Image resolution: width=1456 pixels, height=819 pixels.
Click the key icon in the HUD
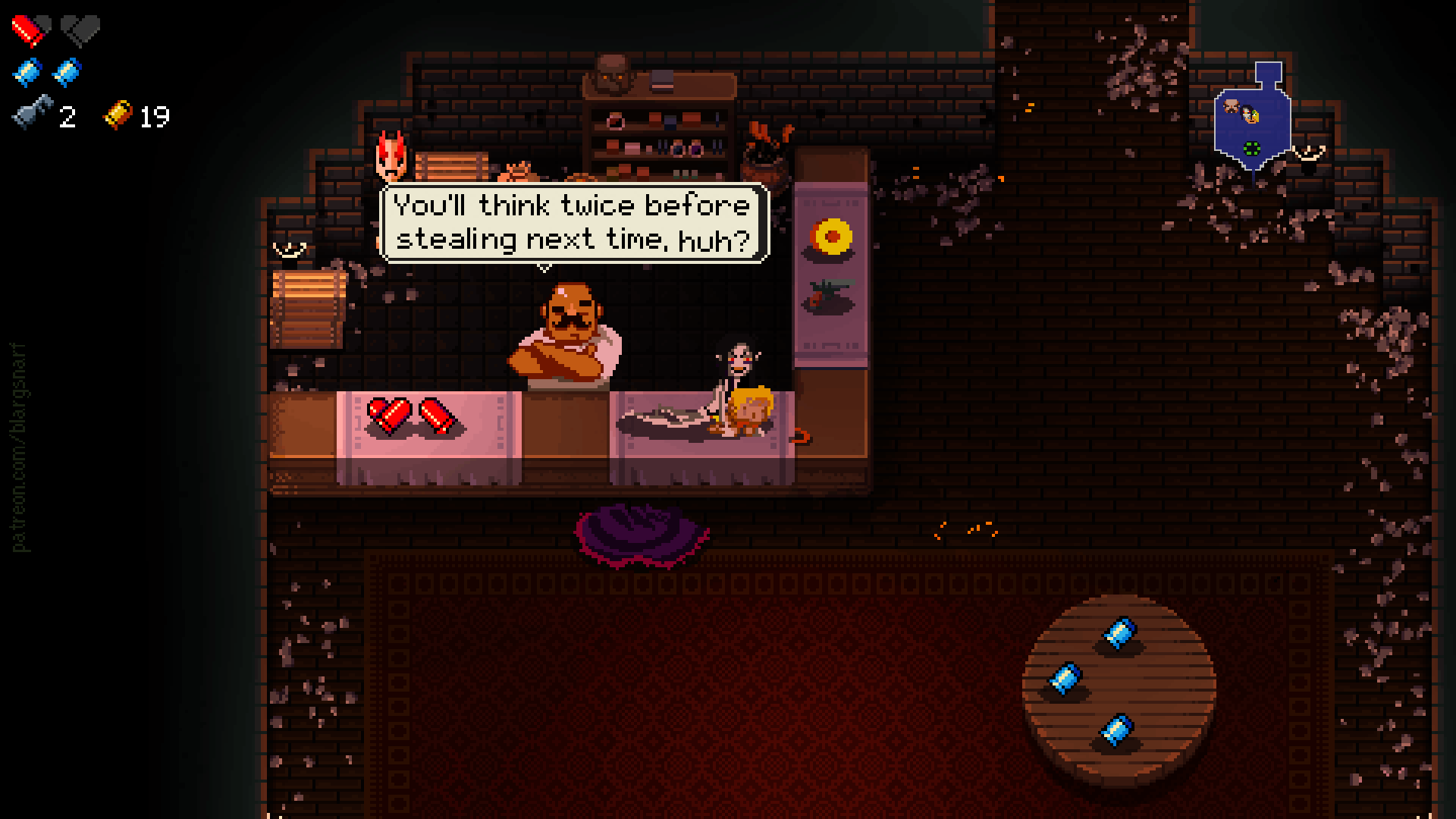(33, 115)
